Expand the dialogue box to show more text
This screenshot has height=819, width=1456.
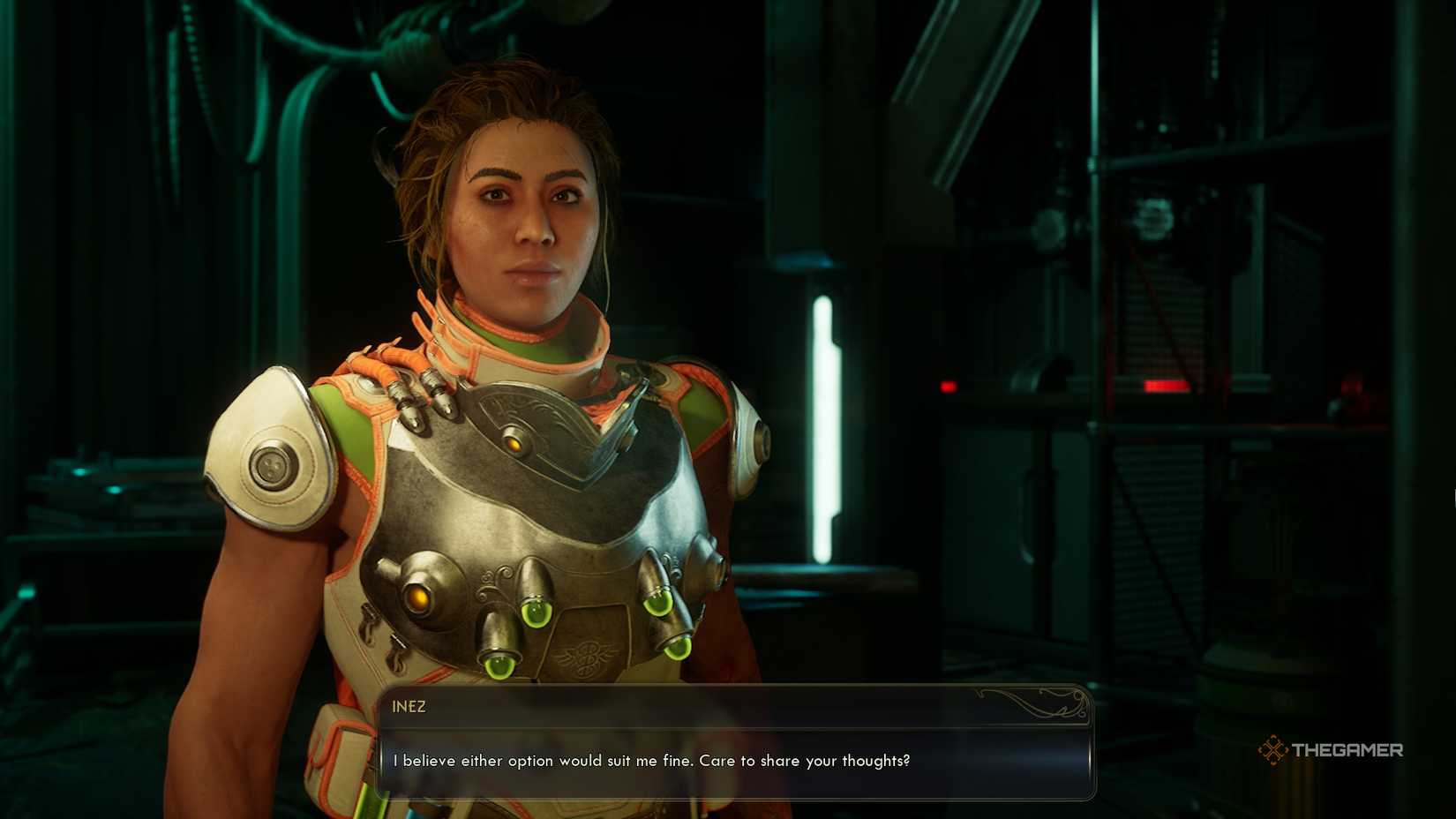(732, 761)
